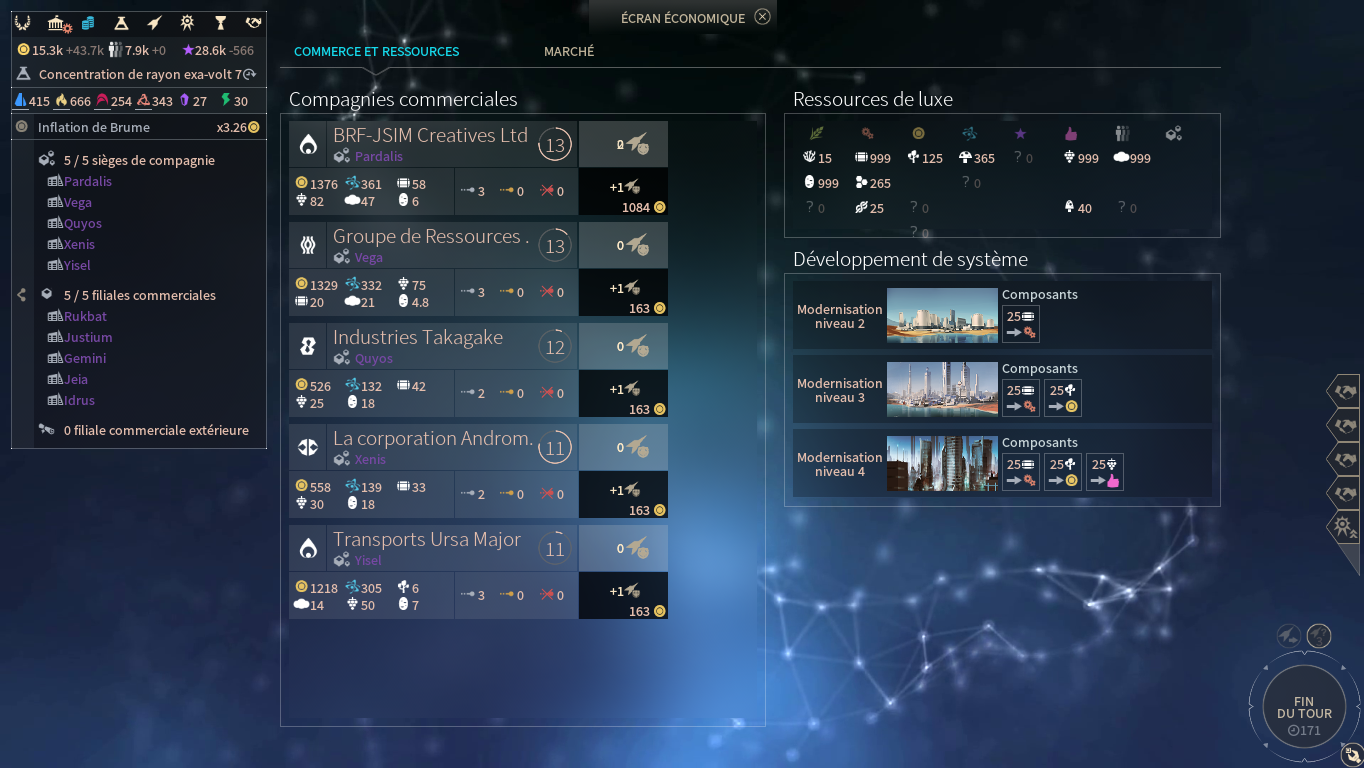Choose the Industries Takagake company
The height and width of the screenshot is (768, 1364).
418,338
